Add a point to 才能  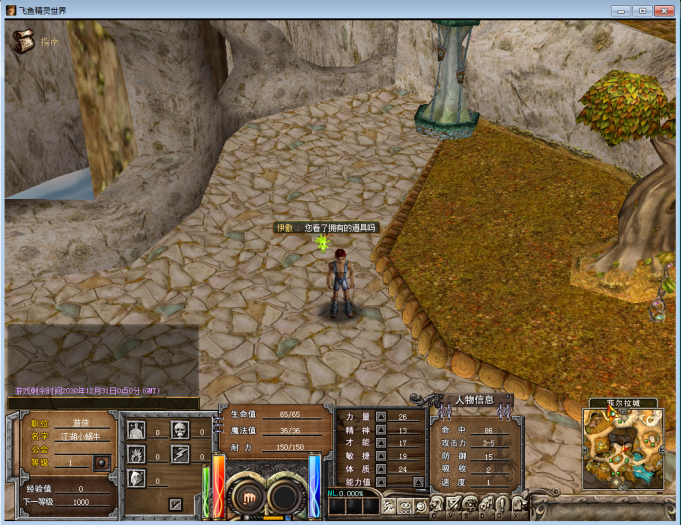point(381,443)
